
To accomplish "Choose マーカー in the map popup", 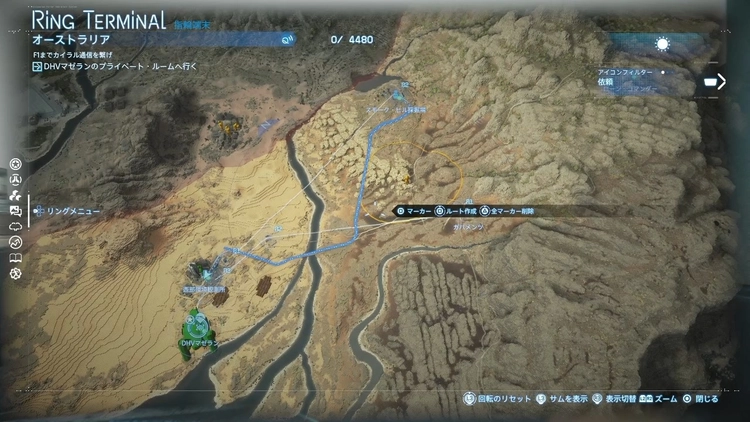I will coord(414,211).
